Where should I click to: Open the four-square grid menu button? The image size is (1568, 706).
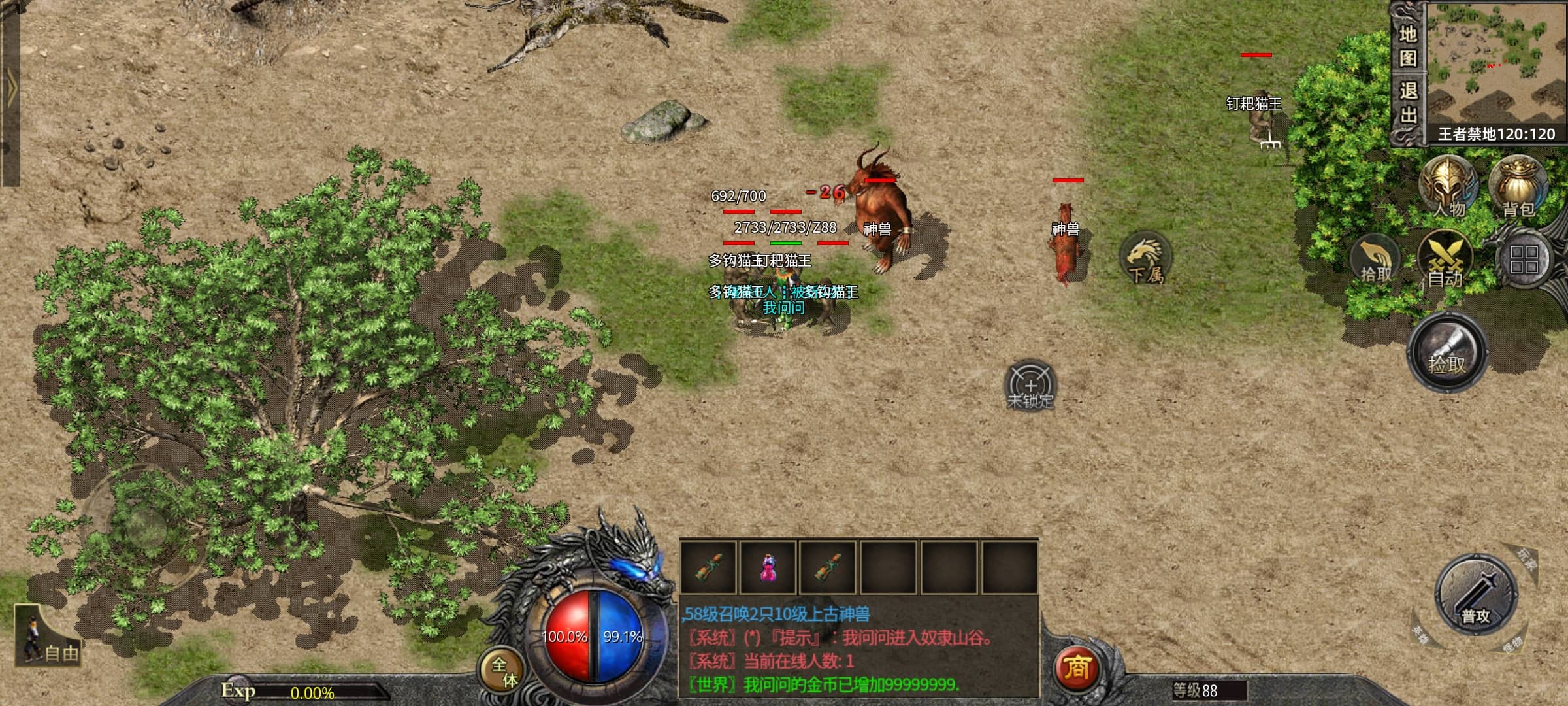pyautogui.click(x=1524, y=259)
